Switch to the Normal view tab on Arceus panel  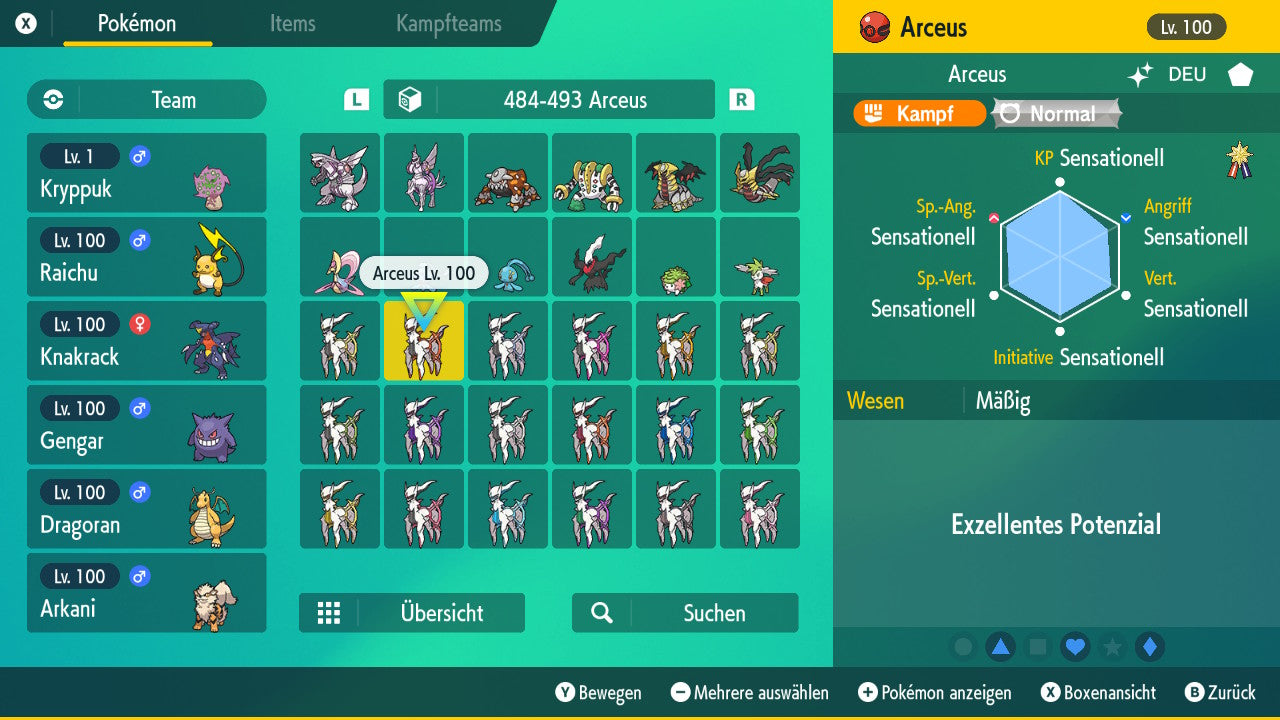pos(1055,113)
